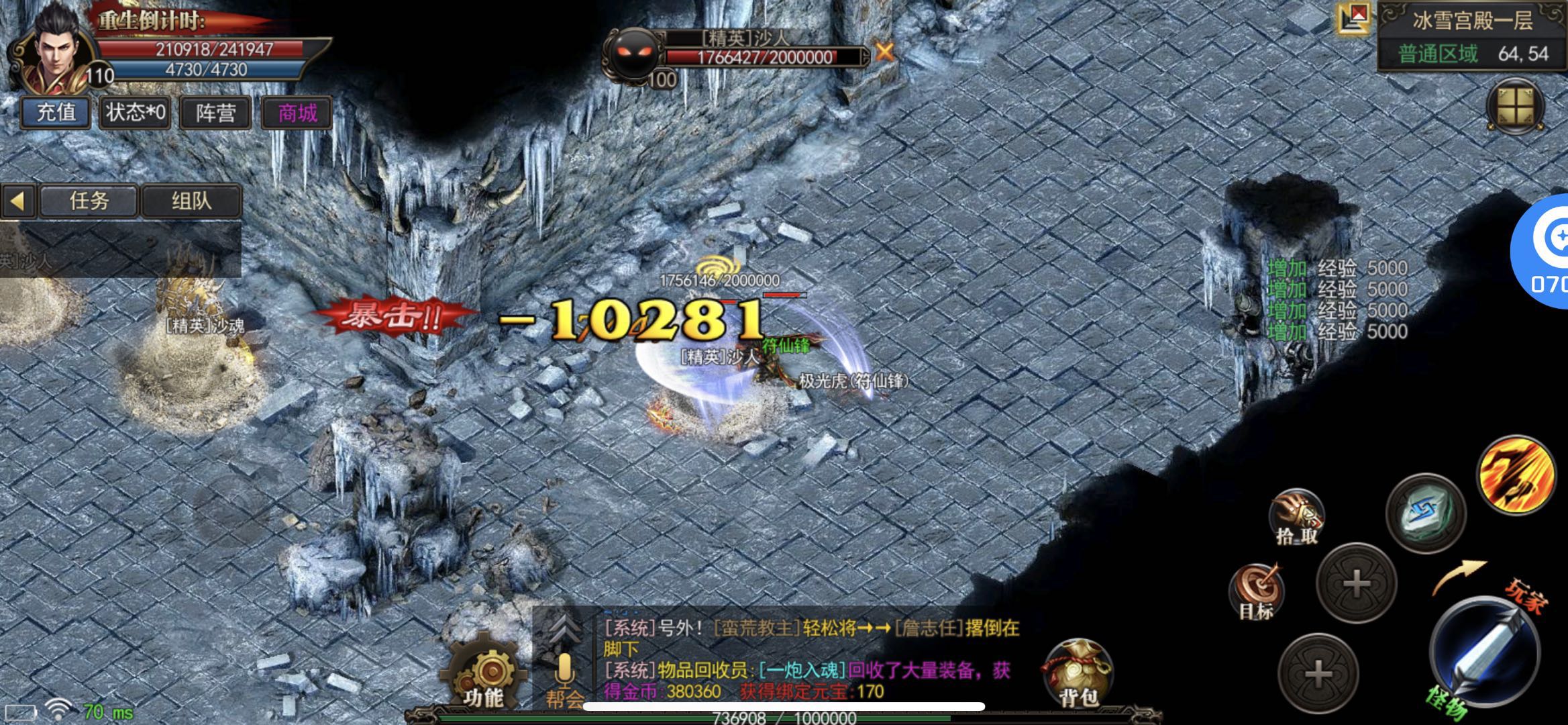Open the 充值 recharge menu
This screenshot has width=1568, height=725.
[55, 112]
